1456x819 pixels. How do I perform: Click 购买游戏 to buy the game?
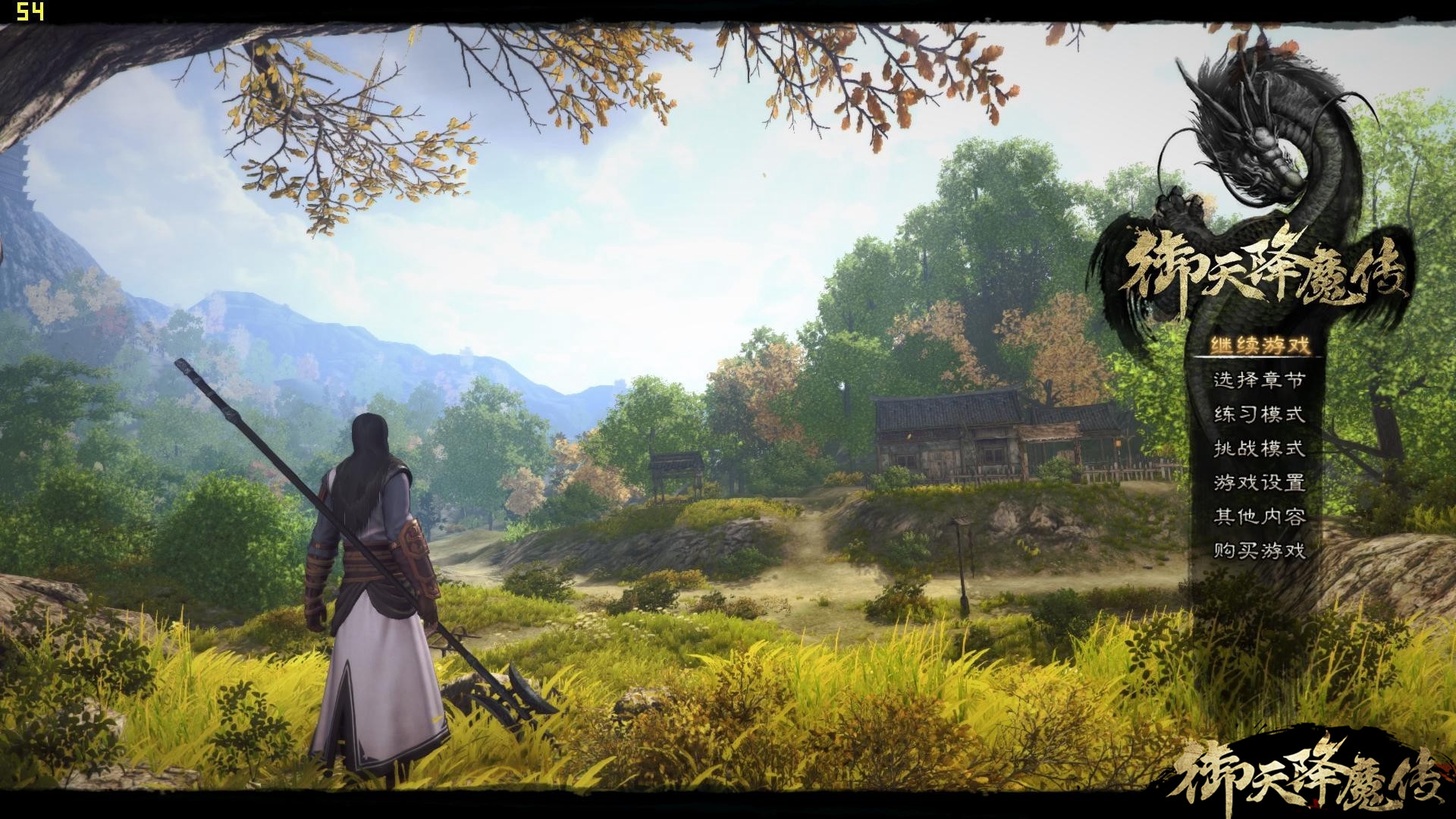tap(1260, 551)
